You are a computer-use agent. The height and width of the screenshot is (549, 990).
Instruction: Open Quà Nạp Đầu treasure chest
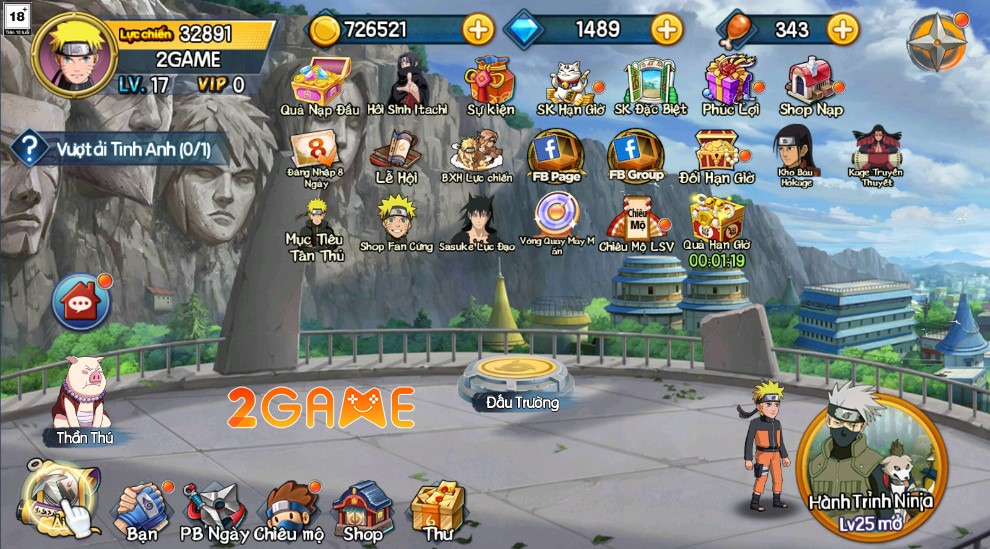pos(319,82)
